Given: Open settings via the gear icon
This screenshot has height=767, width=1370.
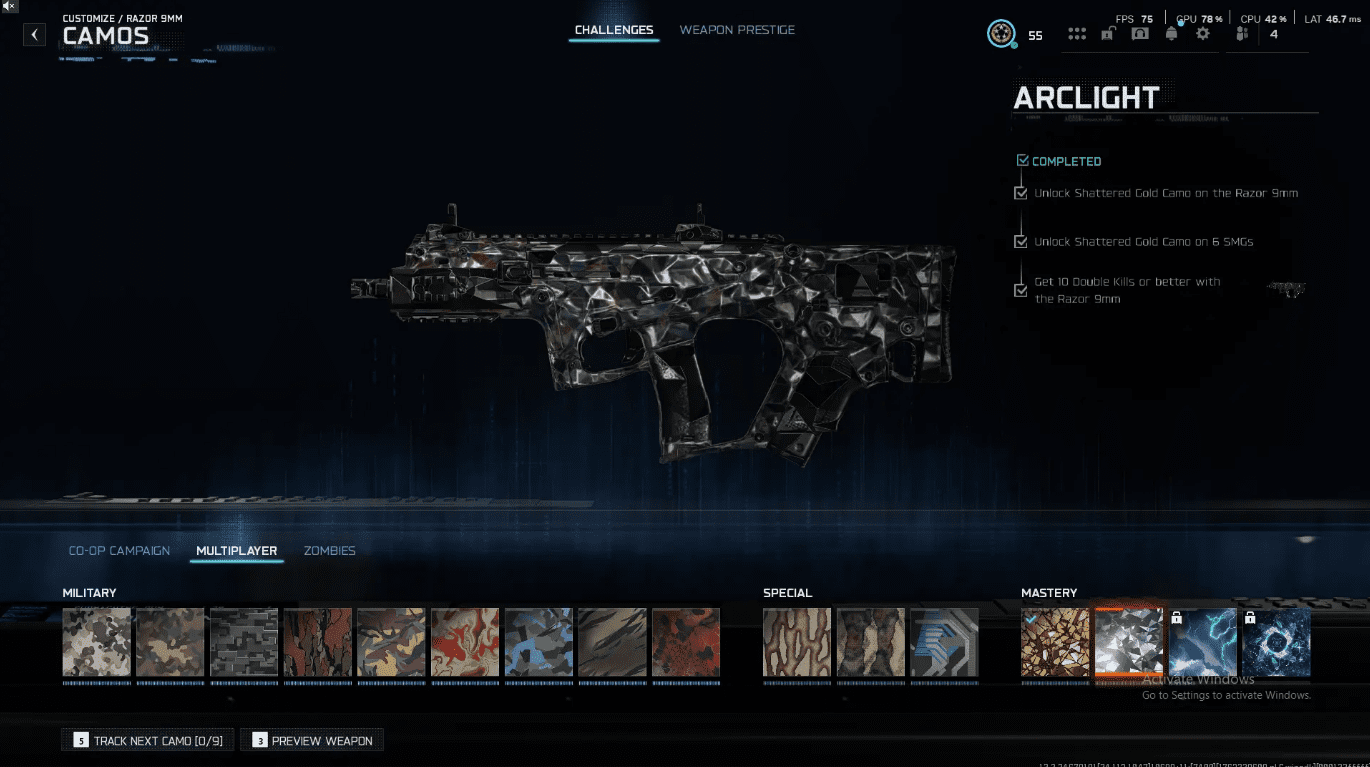Looking at the screenshot, I should pyautogui.click(x=1202, y=34).
